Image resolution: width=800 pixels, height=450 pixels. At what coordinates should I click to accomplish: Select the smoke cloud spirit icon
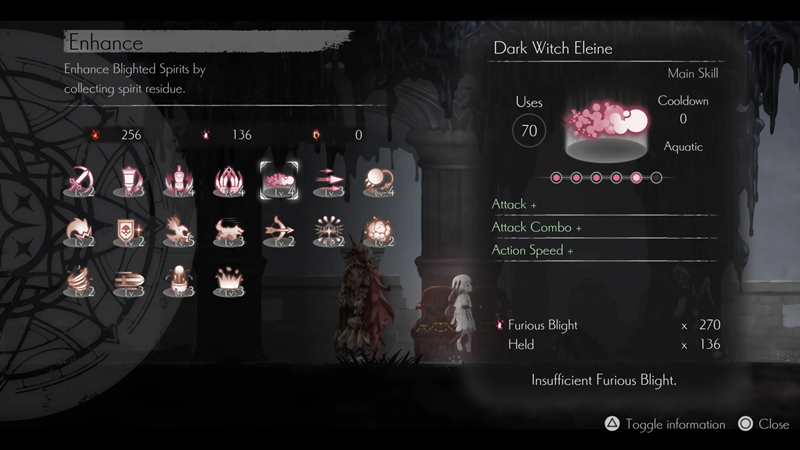click(x=378, y=232)
